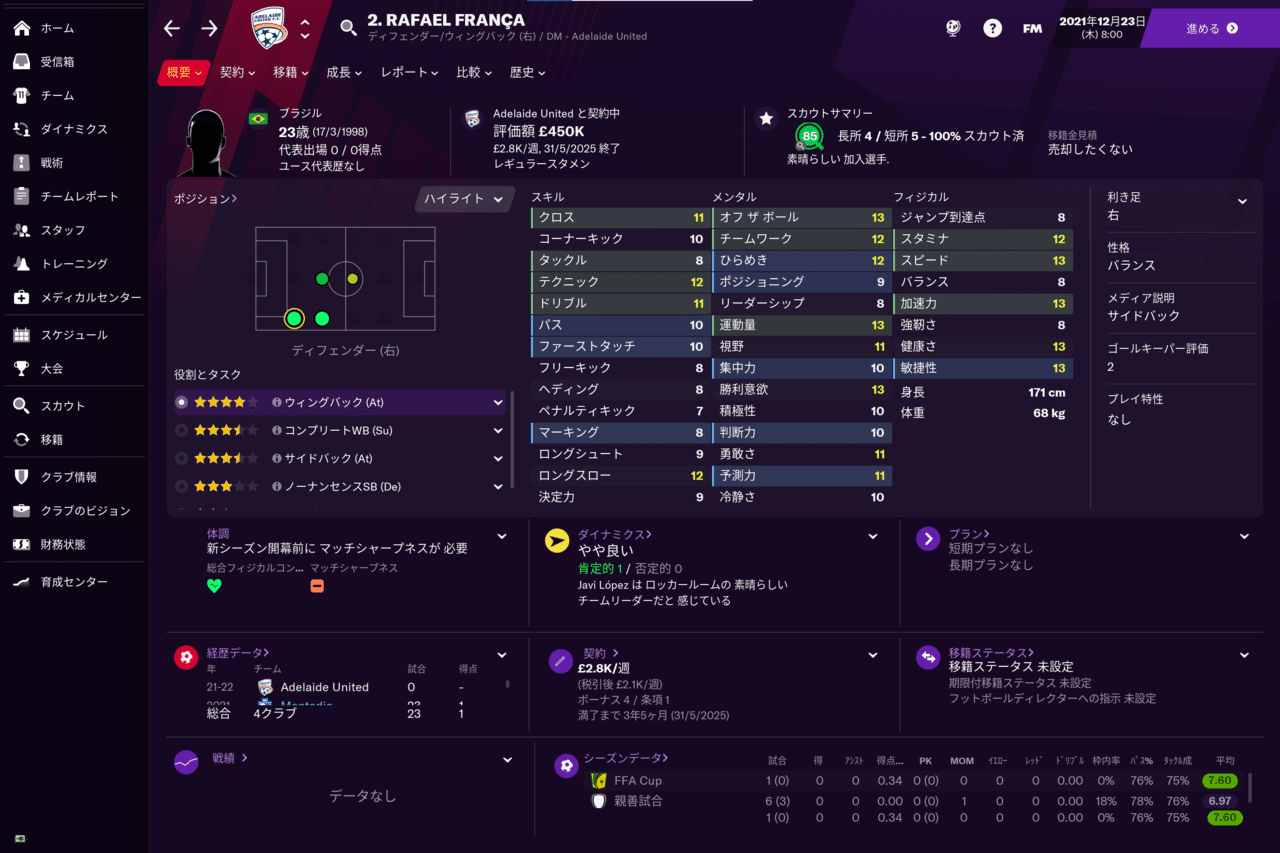Click the Adelaide United club badge at top
Viewport: 1280px width, 853px height.
266,27
